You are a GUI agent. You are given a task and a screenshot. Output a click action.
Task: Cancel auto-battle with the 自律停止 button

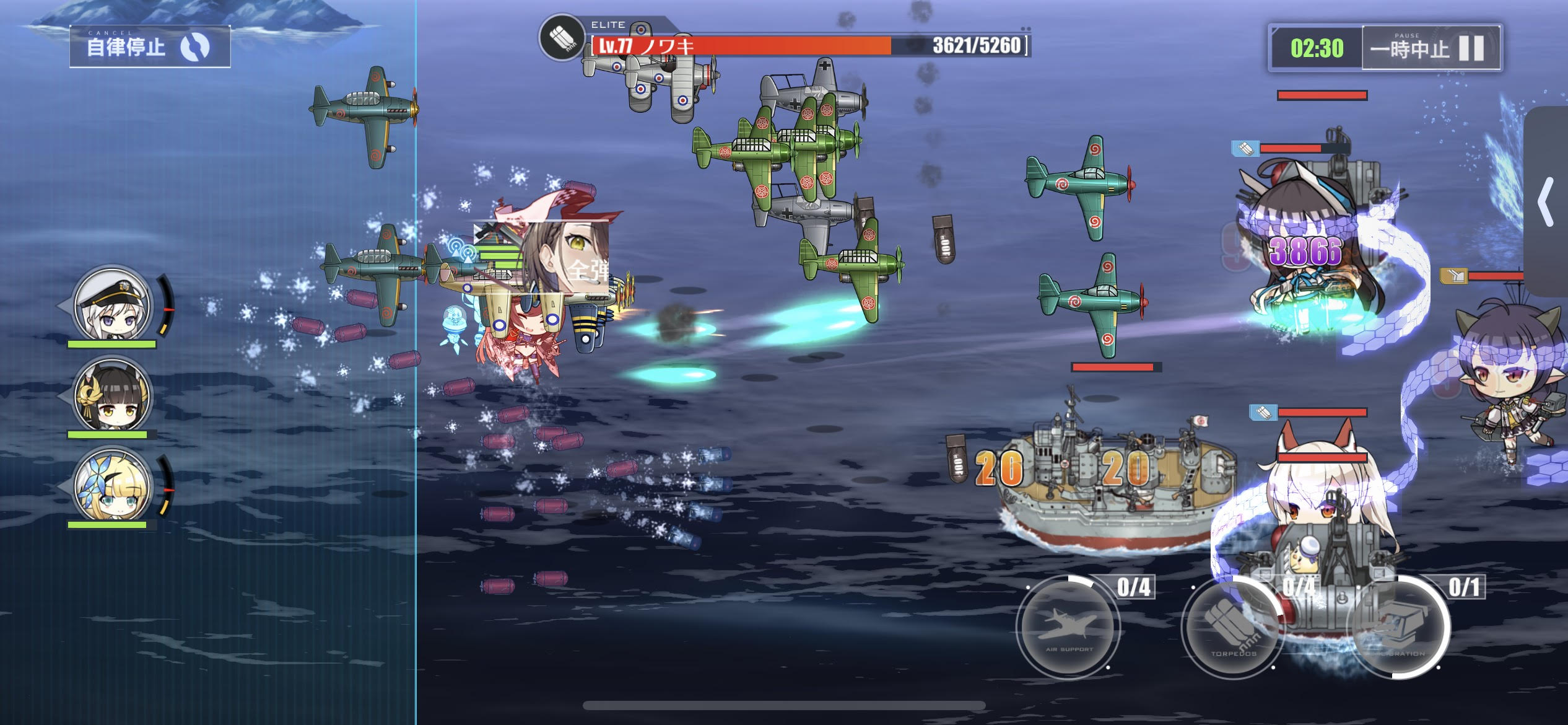(x=150, y=46)
